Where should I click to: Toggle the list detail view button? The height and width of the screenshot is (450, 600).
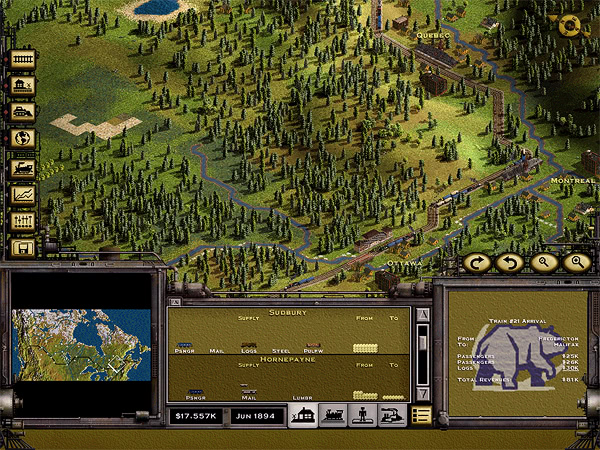(421, 415)
